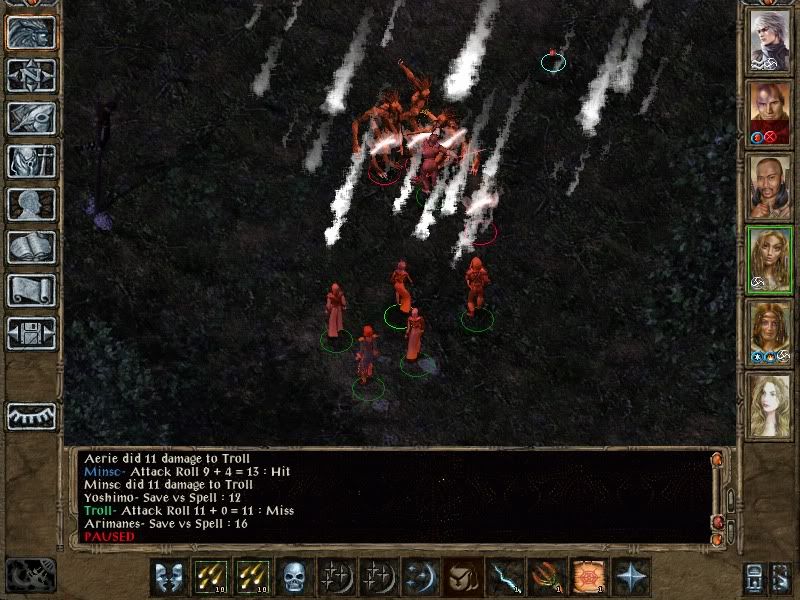Use the orange scroll quick item

[x=587, y=577]
